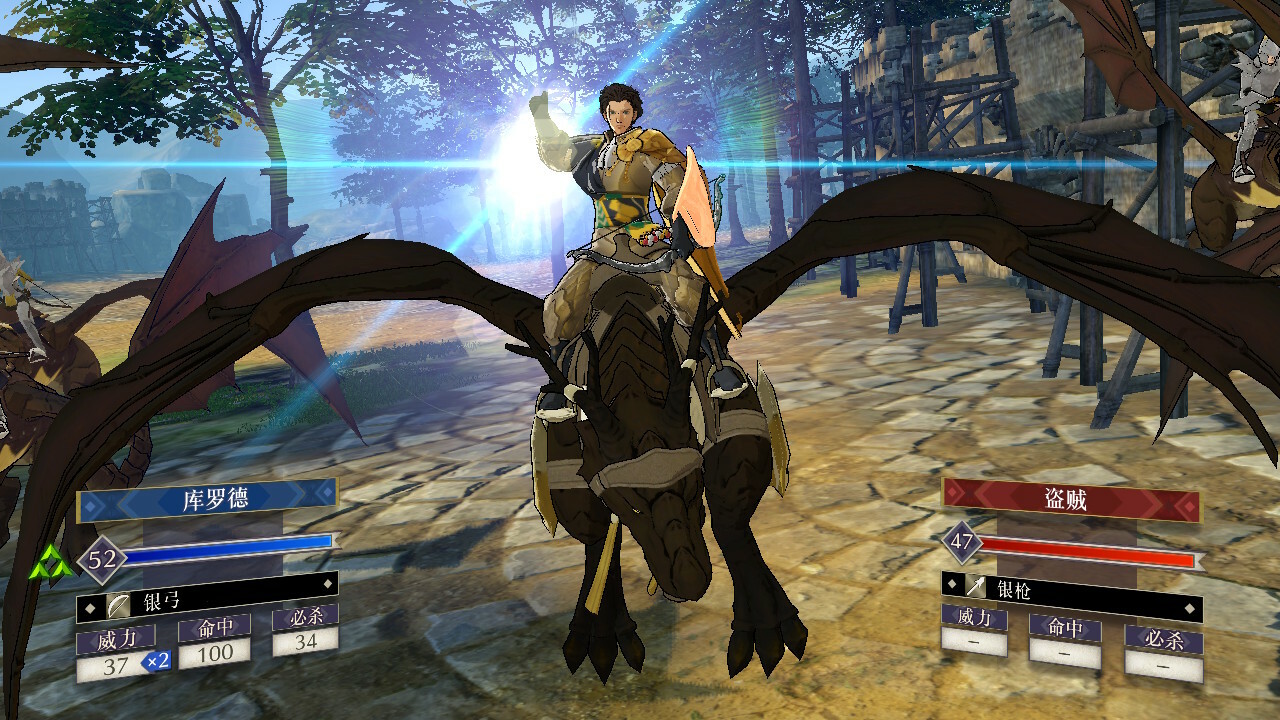Select the enemy's 银枪 silver lance weapon bar
The height and width of the screenshot is (720, 1280).
pyautogui.click(x=1071, y=591)
